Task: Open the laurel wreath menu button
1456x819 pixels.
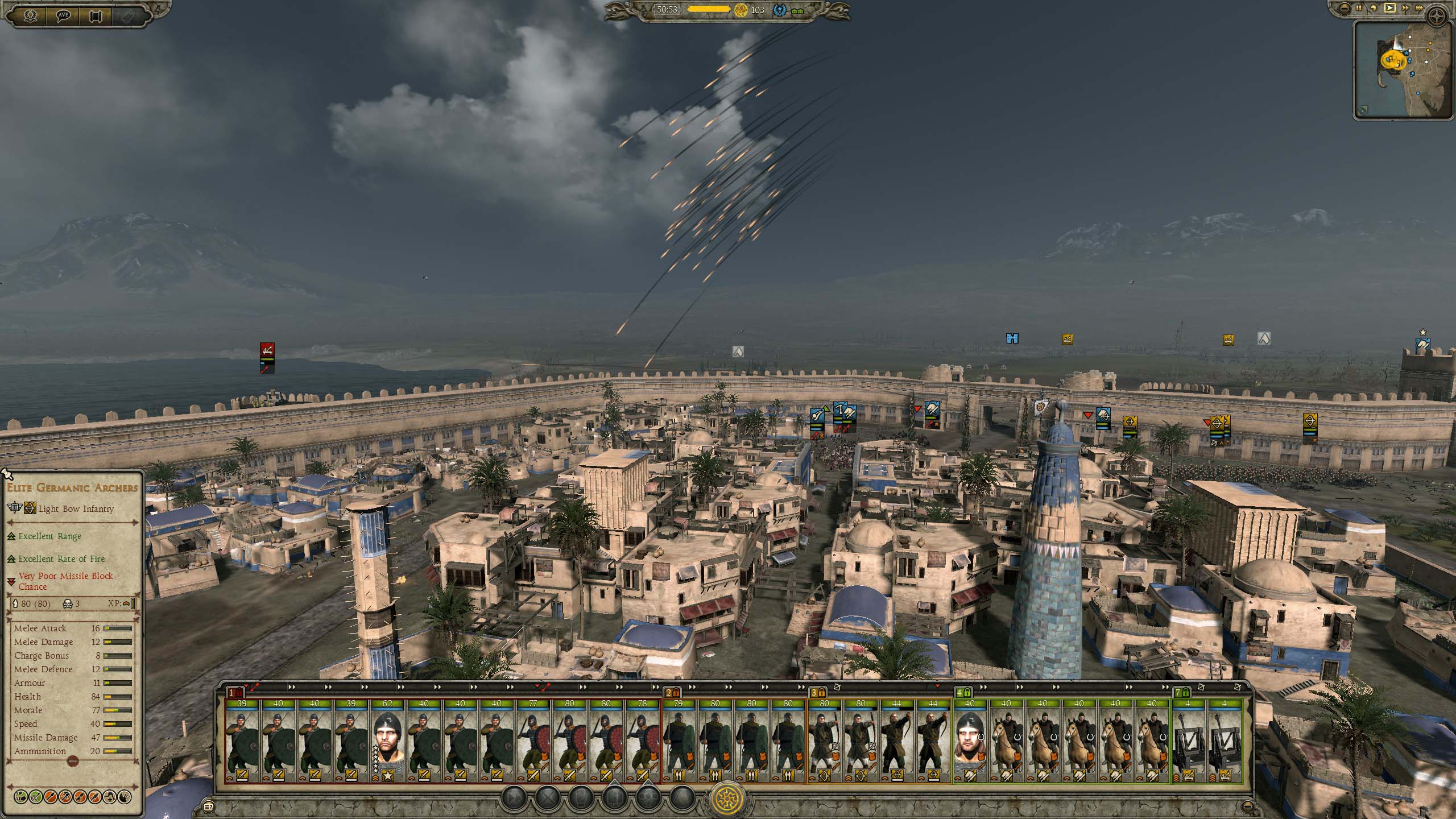Action: 30,15
